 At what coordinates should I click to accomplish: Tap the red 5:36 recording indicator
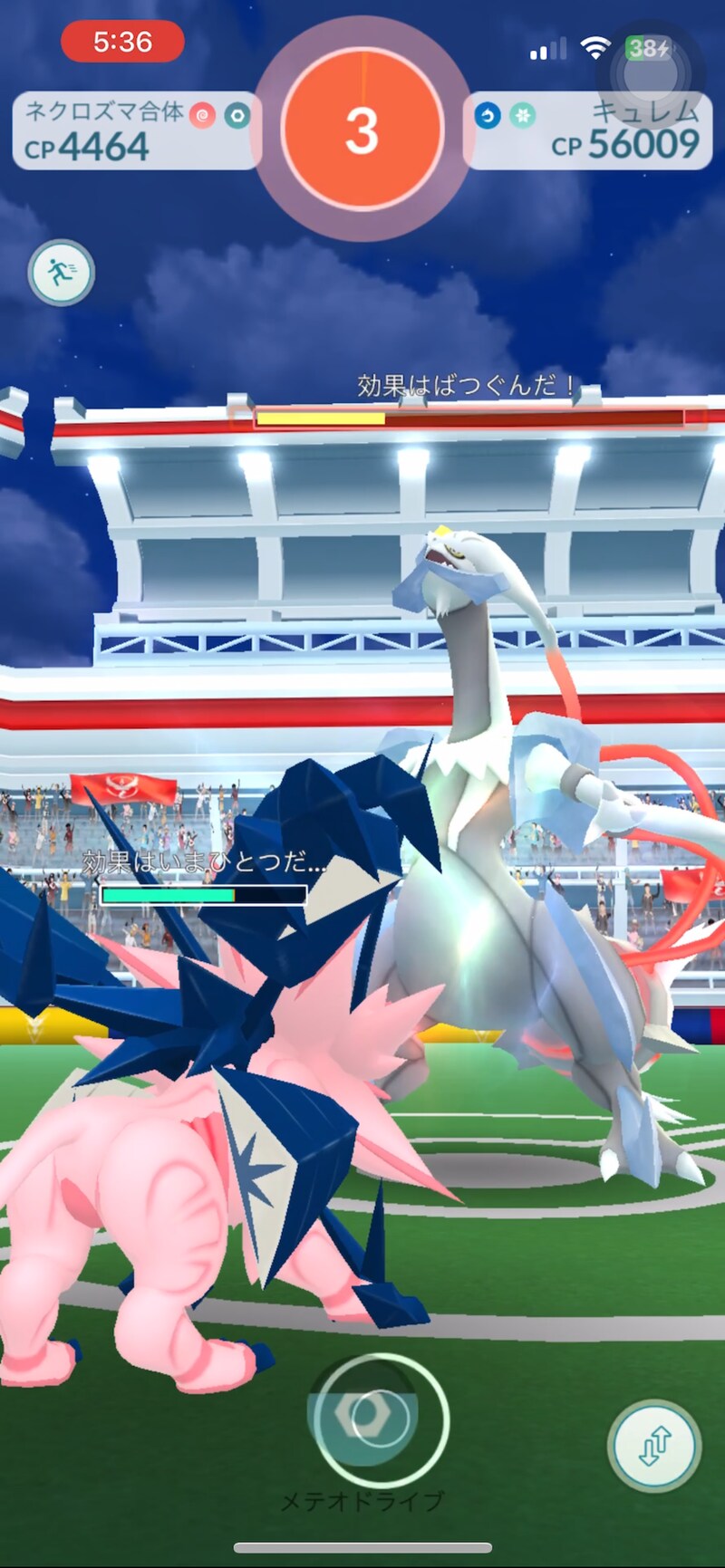(x=122, y=42)
